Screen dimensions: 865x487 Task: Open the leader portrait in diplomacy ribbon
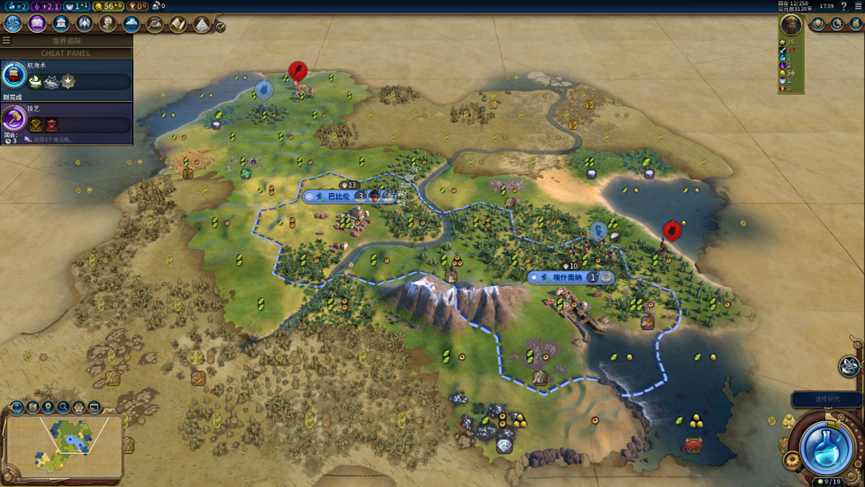pyautogui.click(x=791, y=25)
